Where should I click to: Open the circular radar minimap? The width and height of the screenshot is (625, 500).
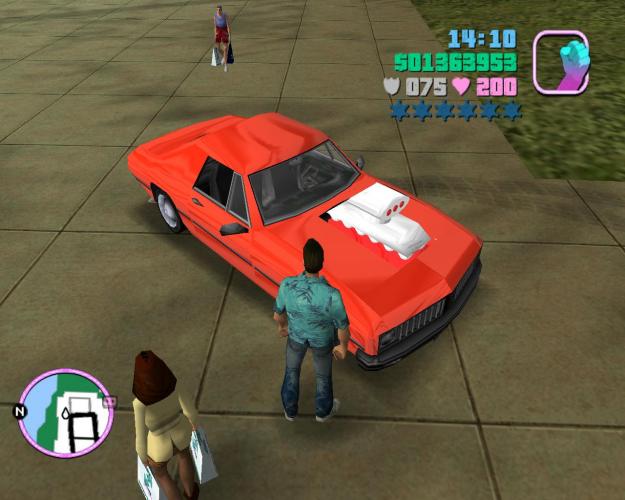(x=65, y=410)
